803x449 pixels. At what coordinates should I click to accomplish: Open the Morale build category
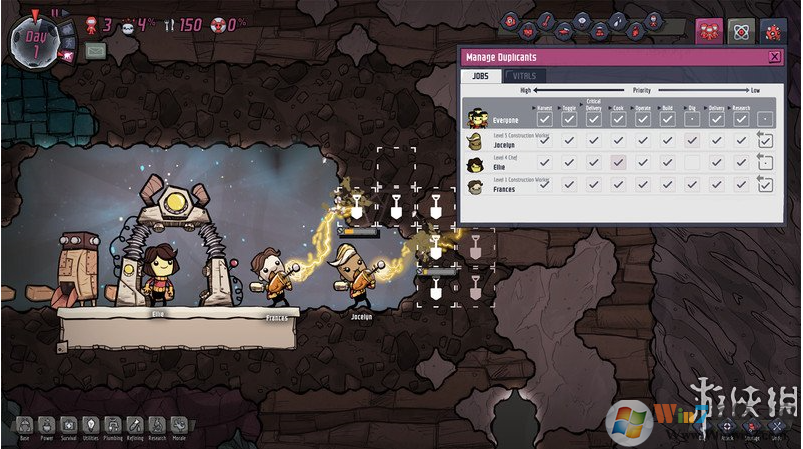(x=180, y=426)
